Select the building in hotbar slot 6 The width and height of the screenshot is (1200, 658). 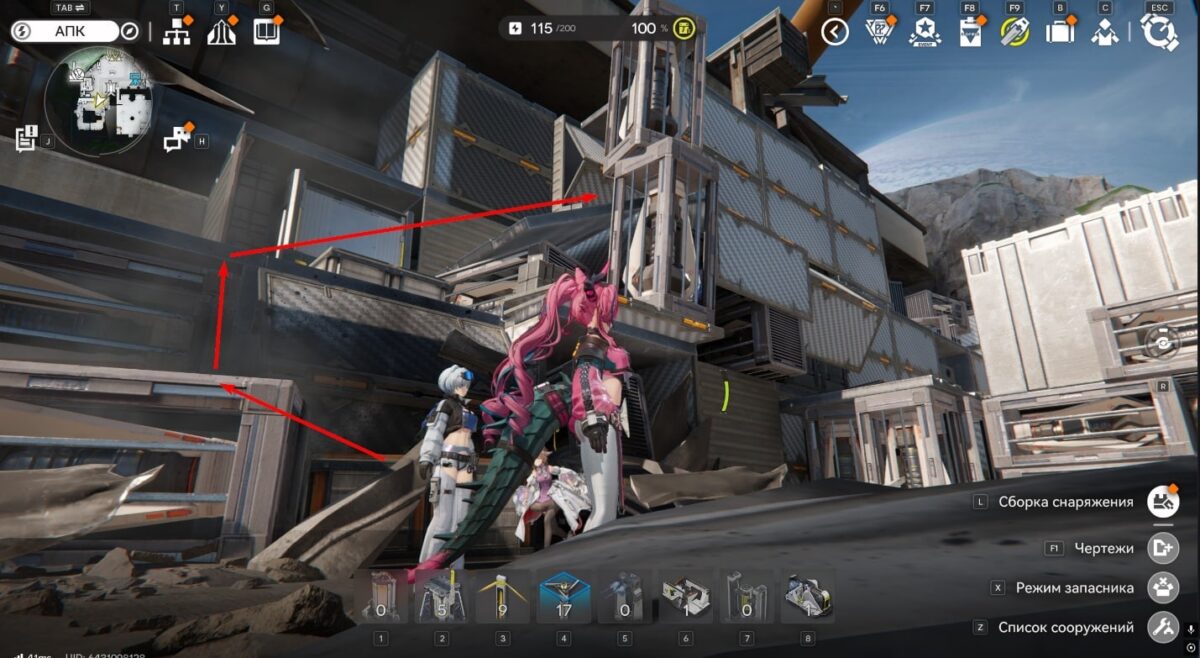pyautogui.click(x=685, y=597)
